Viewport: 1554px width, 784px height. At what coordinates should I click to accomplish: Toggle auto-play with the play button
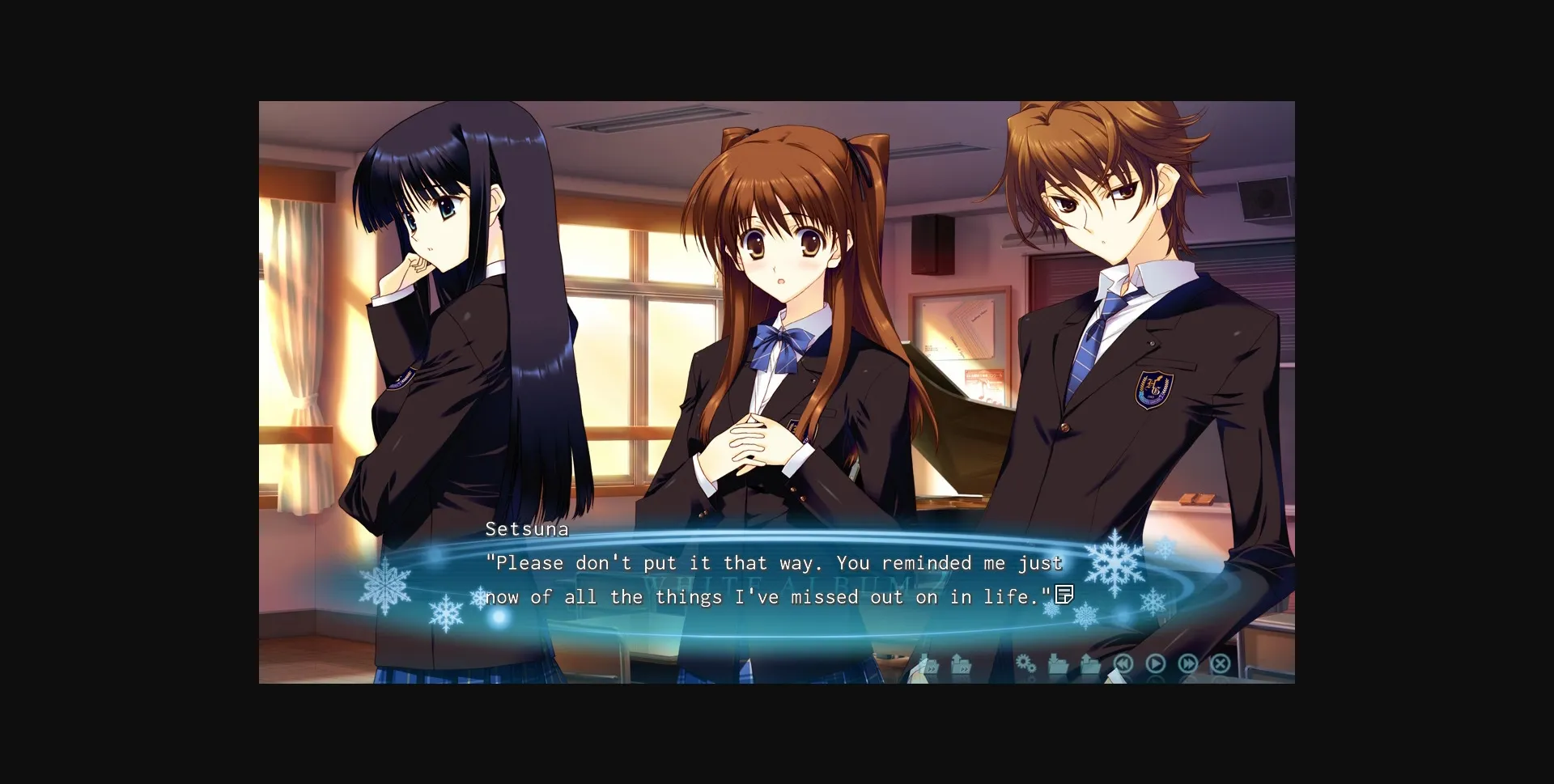coord(1156,663)
